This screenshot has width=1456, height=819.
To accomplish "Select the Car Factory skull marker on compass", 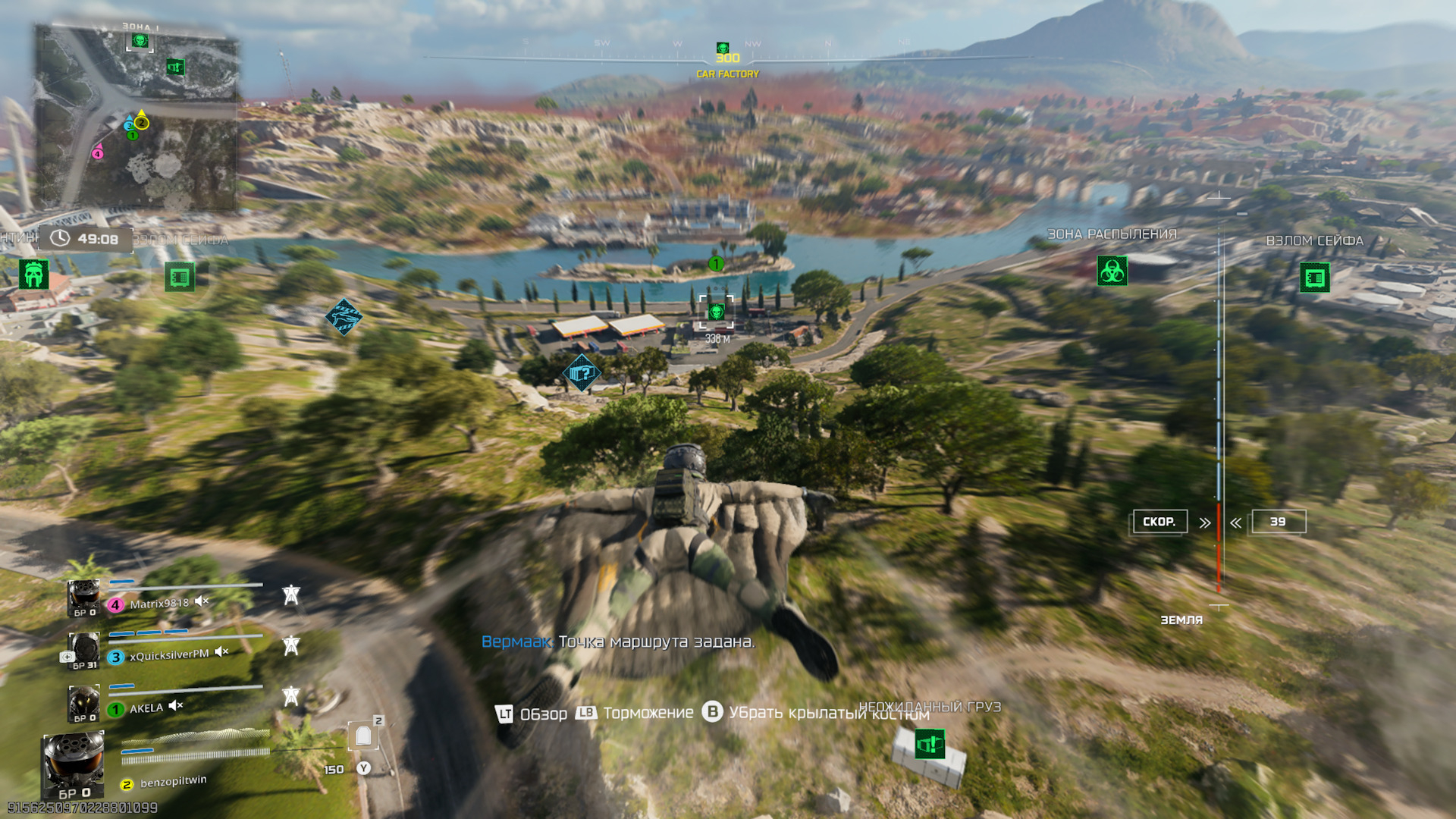I will 723,48.
